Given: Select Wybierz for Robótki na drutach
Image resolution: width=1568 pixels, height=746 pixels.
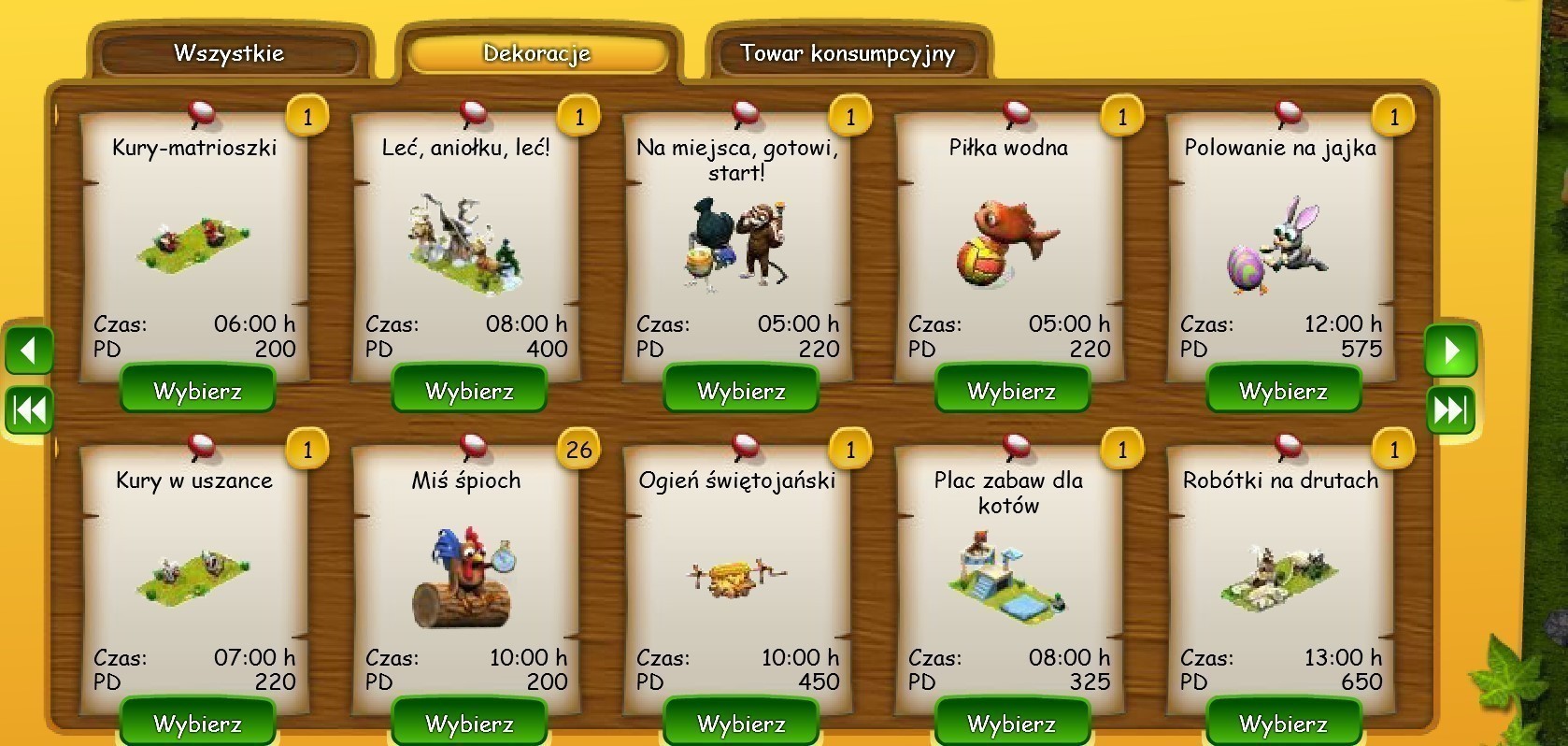Looking at the screenshot, I should pyautogui.click(x=1283, y=723).
